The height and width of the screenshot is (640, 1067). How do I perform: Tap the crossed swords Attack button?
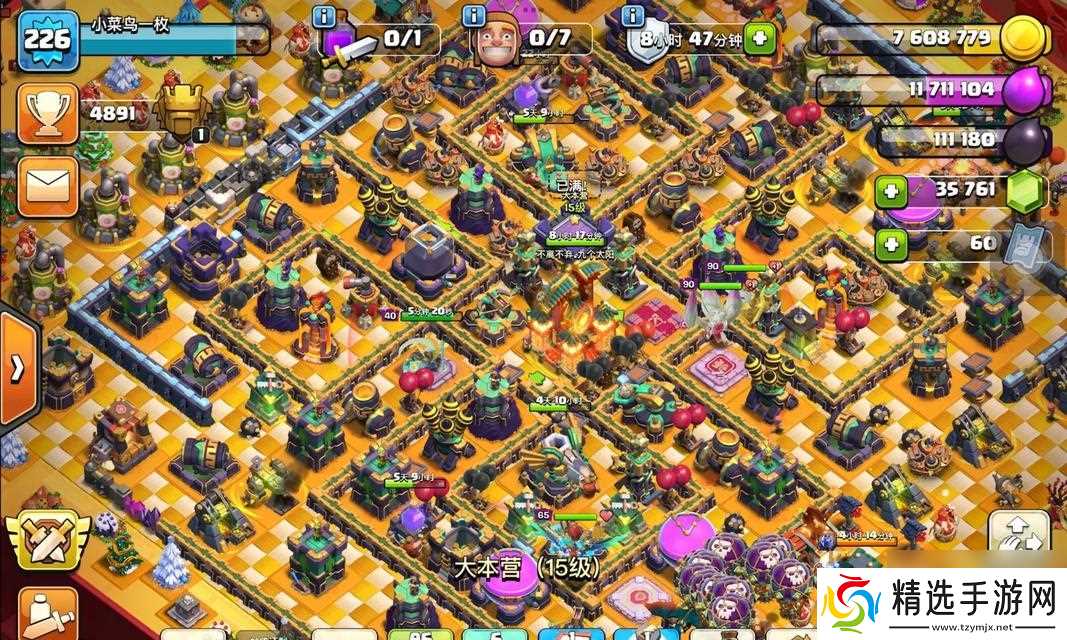pos(47,541)
